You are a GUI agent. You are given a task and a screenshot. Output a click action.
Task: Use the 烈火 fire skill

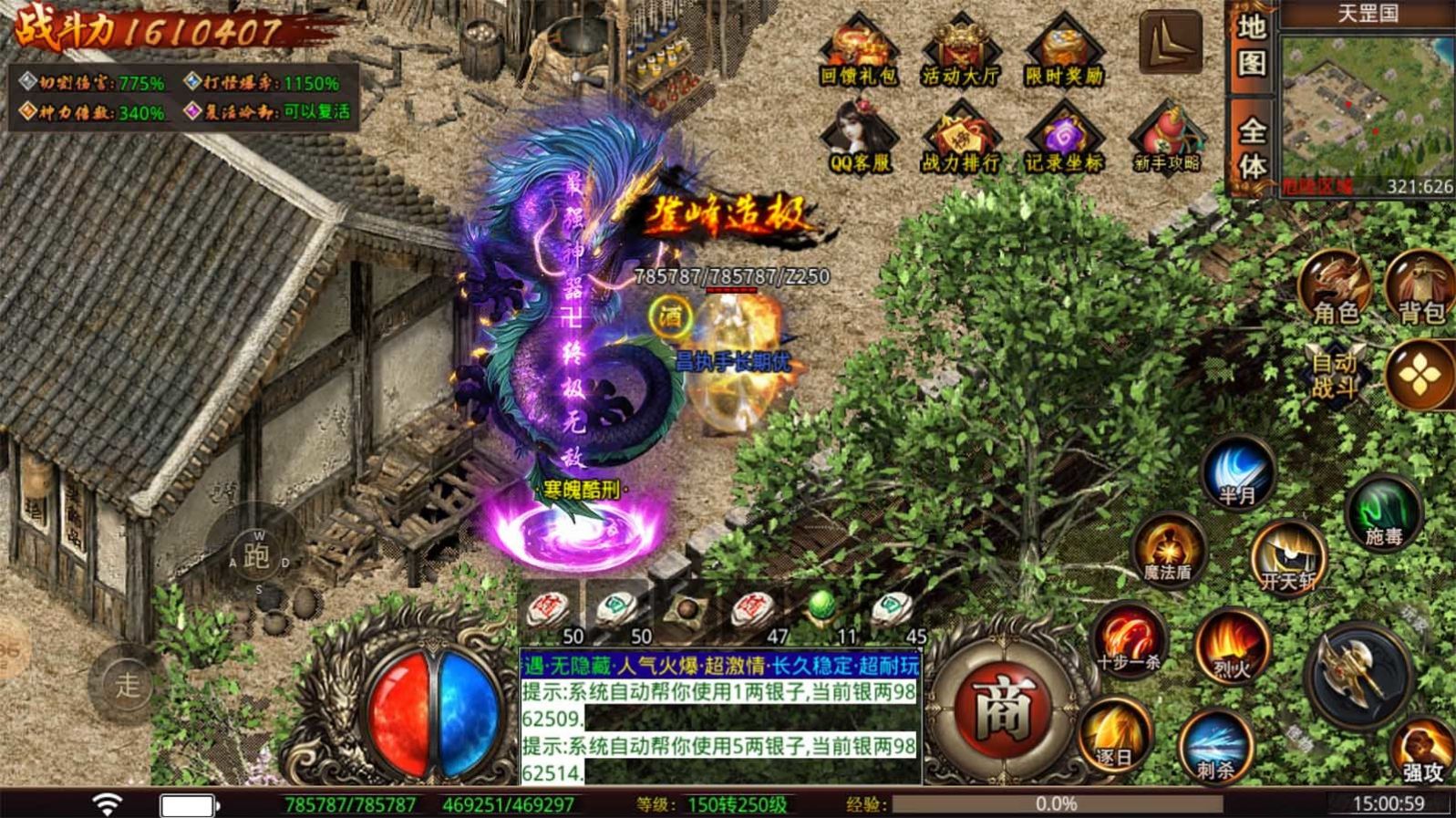1232,646
